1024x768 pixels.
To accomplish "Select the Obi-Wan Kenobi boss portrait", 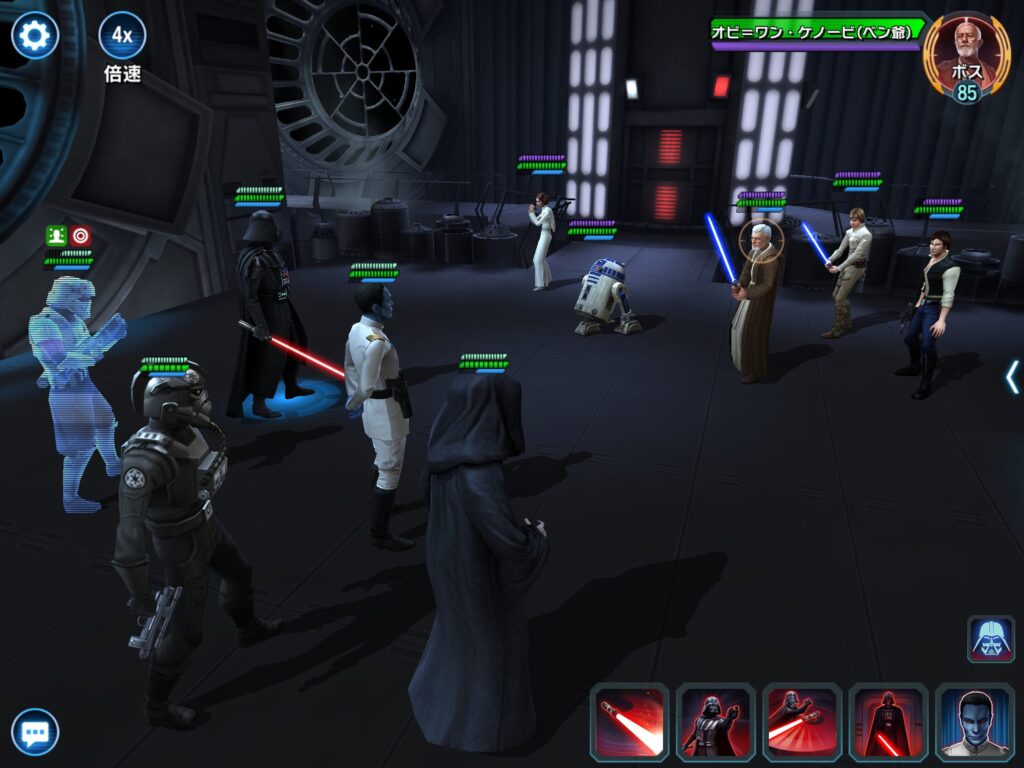I will point(964,52).
